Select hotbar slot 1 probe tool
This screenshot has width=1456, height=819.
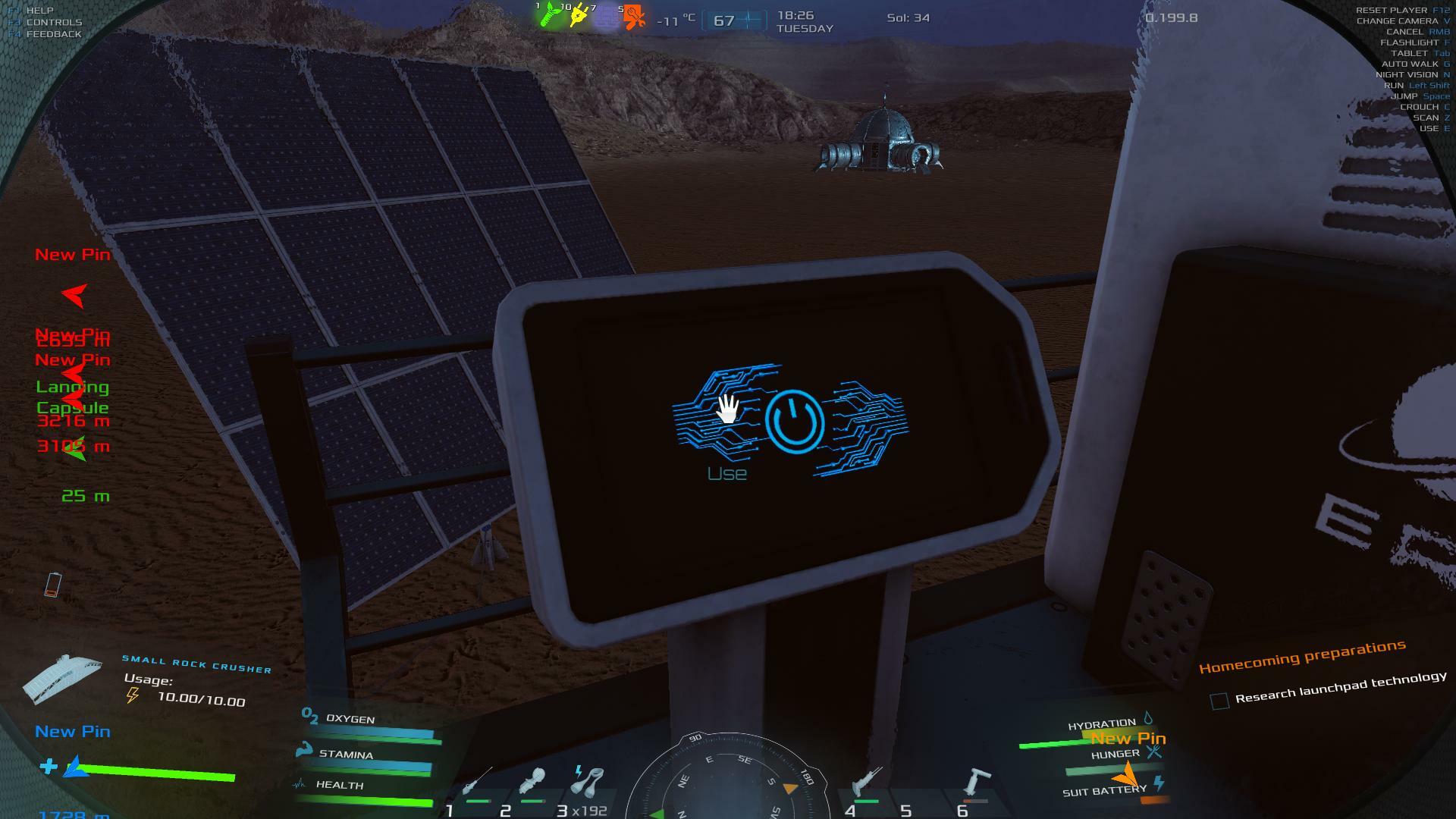(x=475, y=783)
